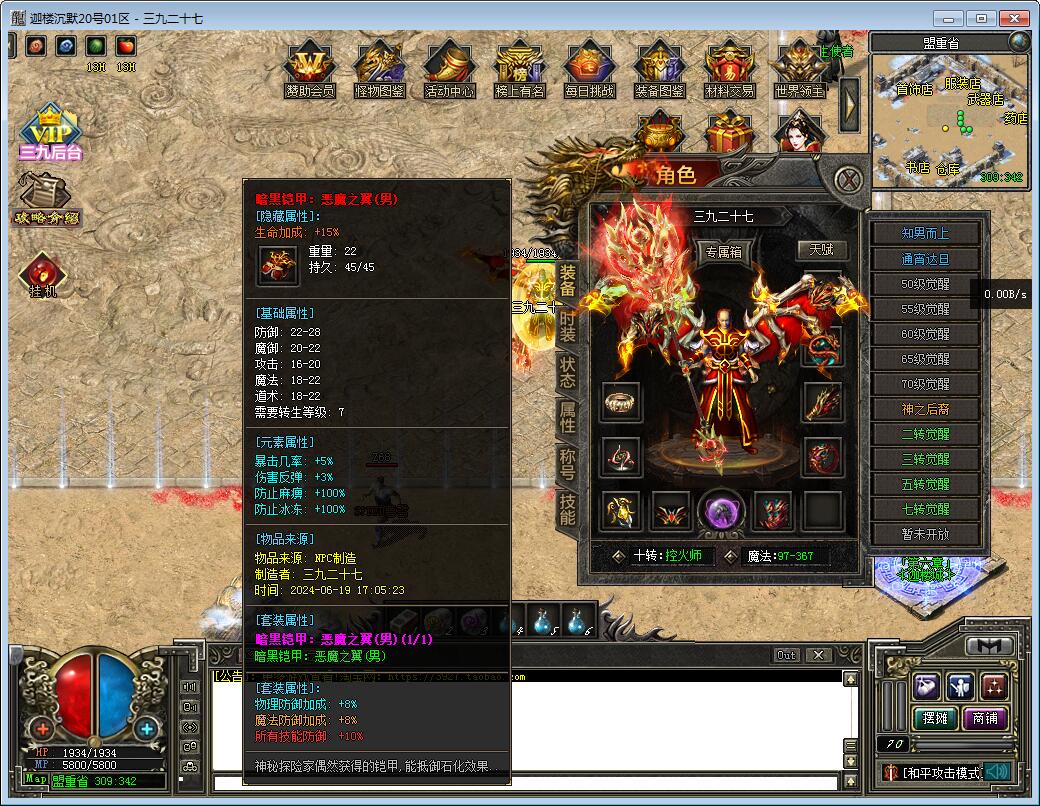This screenshot has height=806, width=1040.
Task: Open the 摆摊 stall button
Action: pos(934,718)
